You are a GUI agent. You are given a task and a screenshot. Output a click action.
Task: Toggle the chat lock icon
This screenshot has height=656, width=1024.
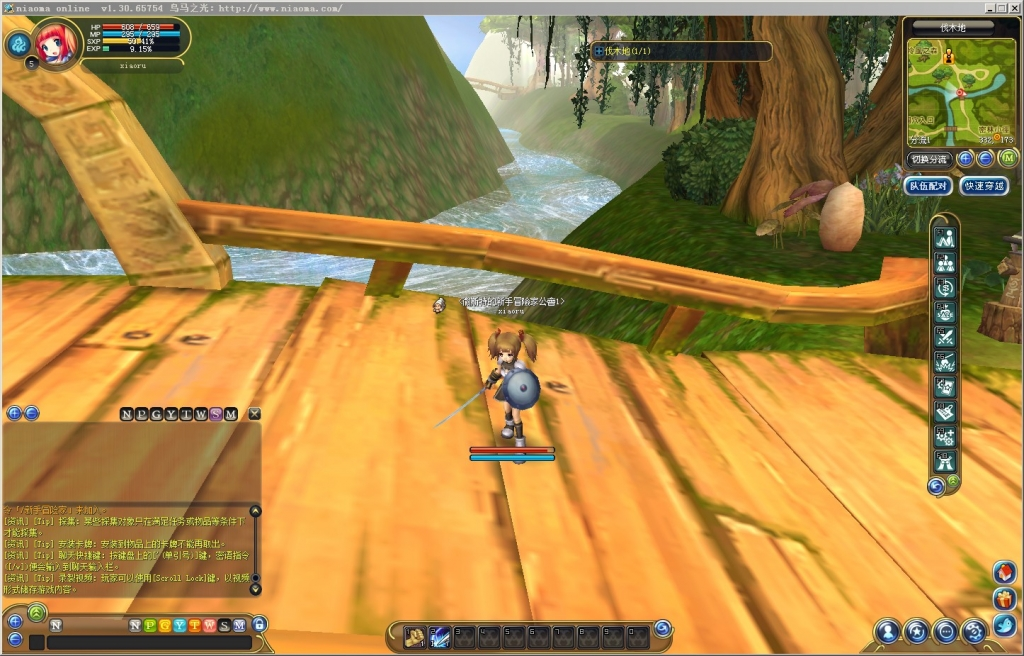coord(260,625)
